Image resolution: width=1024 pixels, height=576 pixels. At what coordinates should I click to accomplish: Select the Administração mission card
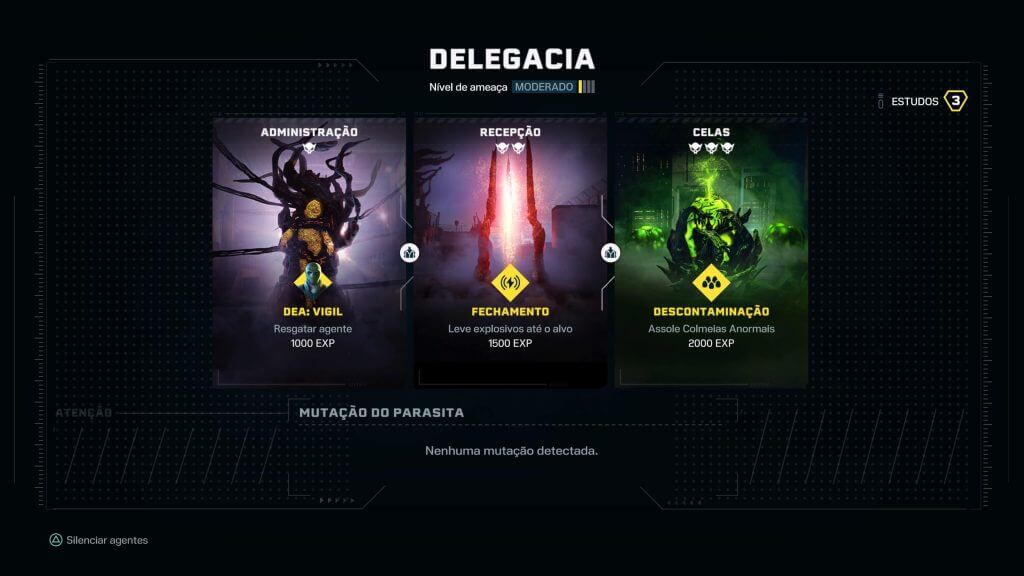(309, 252)
